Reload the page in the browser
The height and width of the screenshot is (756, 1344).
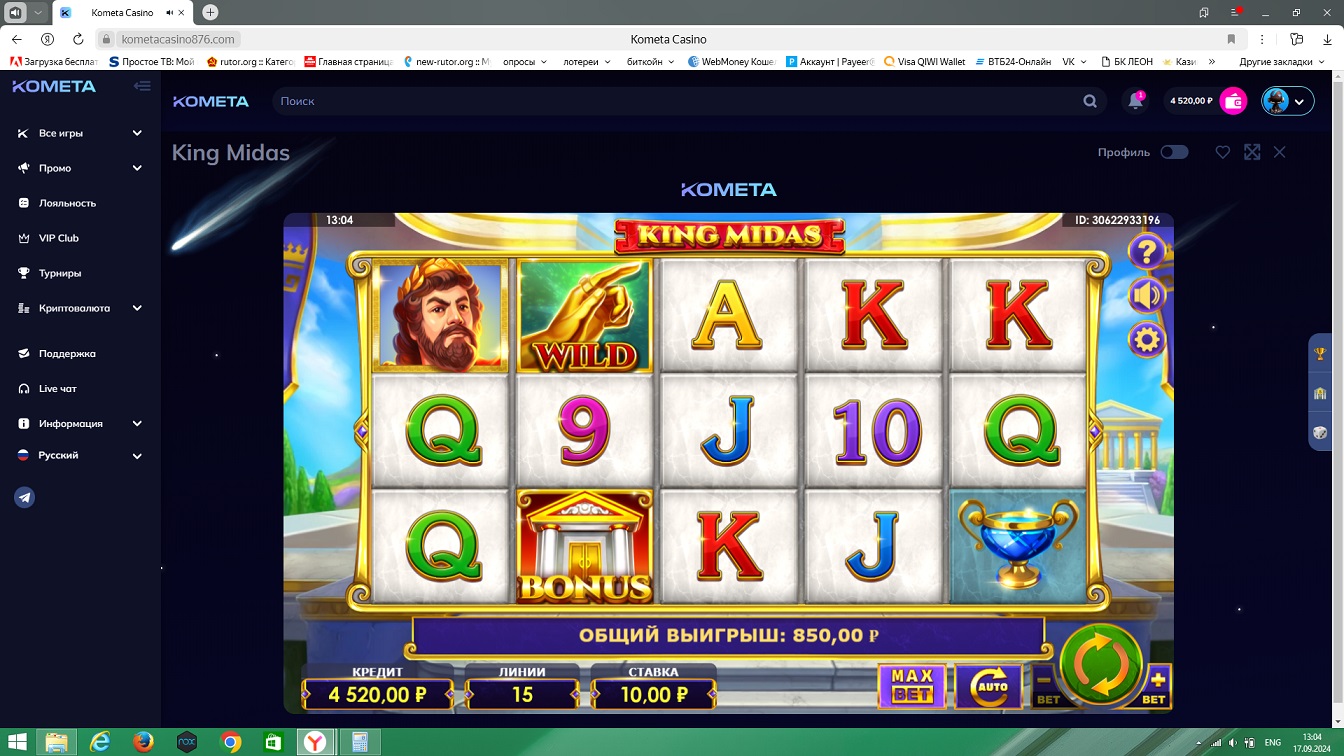click(78, 39)
